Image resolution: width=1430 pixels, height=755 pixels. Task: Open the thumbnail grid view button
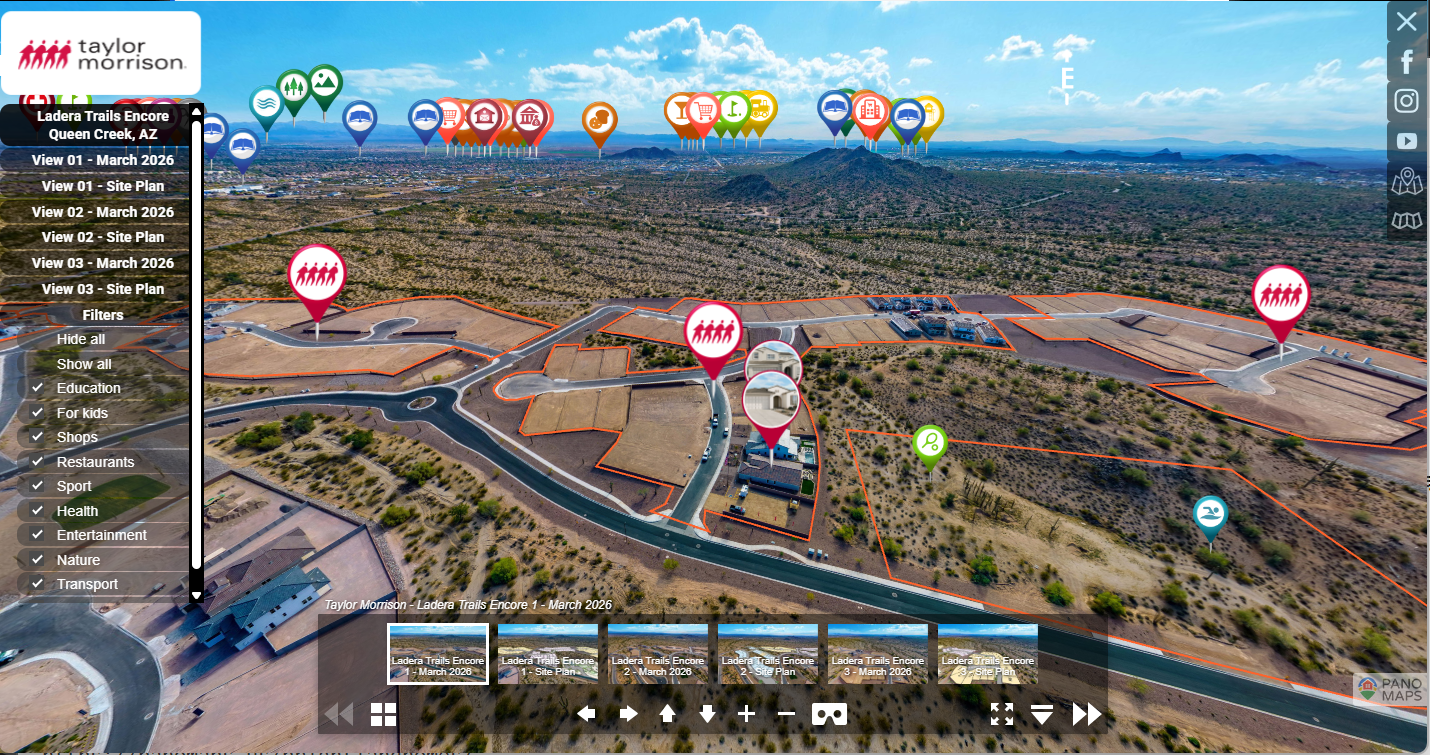(384, 714)
